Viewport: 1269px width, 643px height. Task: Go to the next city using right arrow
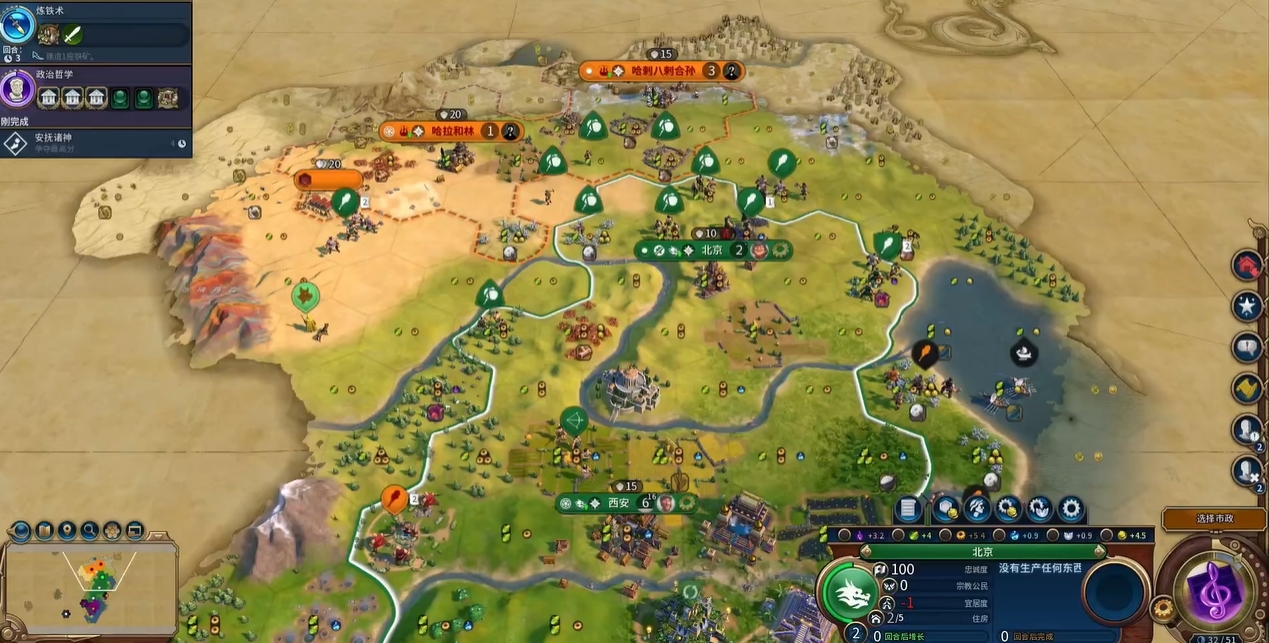1098,552
